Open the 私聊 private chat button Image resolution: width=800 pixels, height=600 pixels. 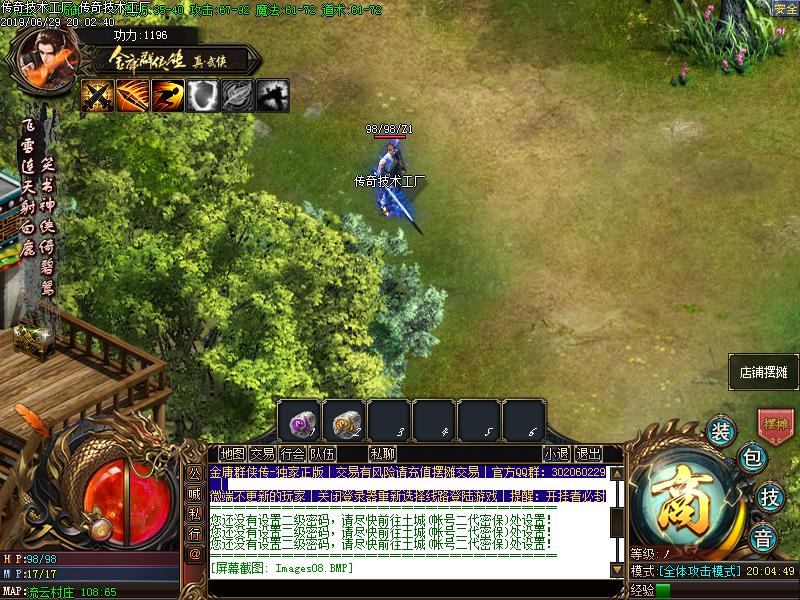(x=382, y=454)
